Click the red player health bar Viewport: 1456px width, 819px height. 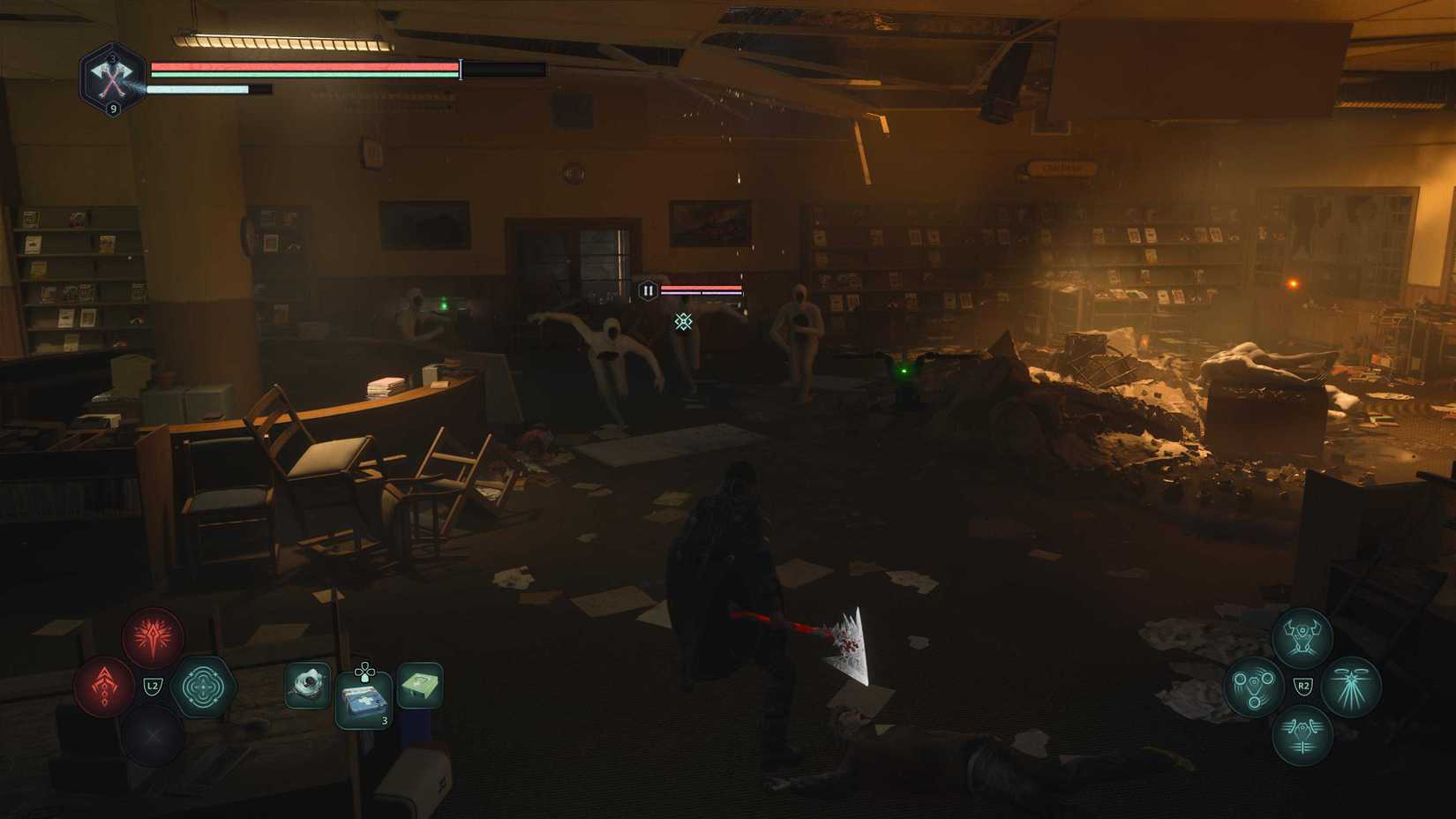coord(300,69)
